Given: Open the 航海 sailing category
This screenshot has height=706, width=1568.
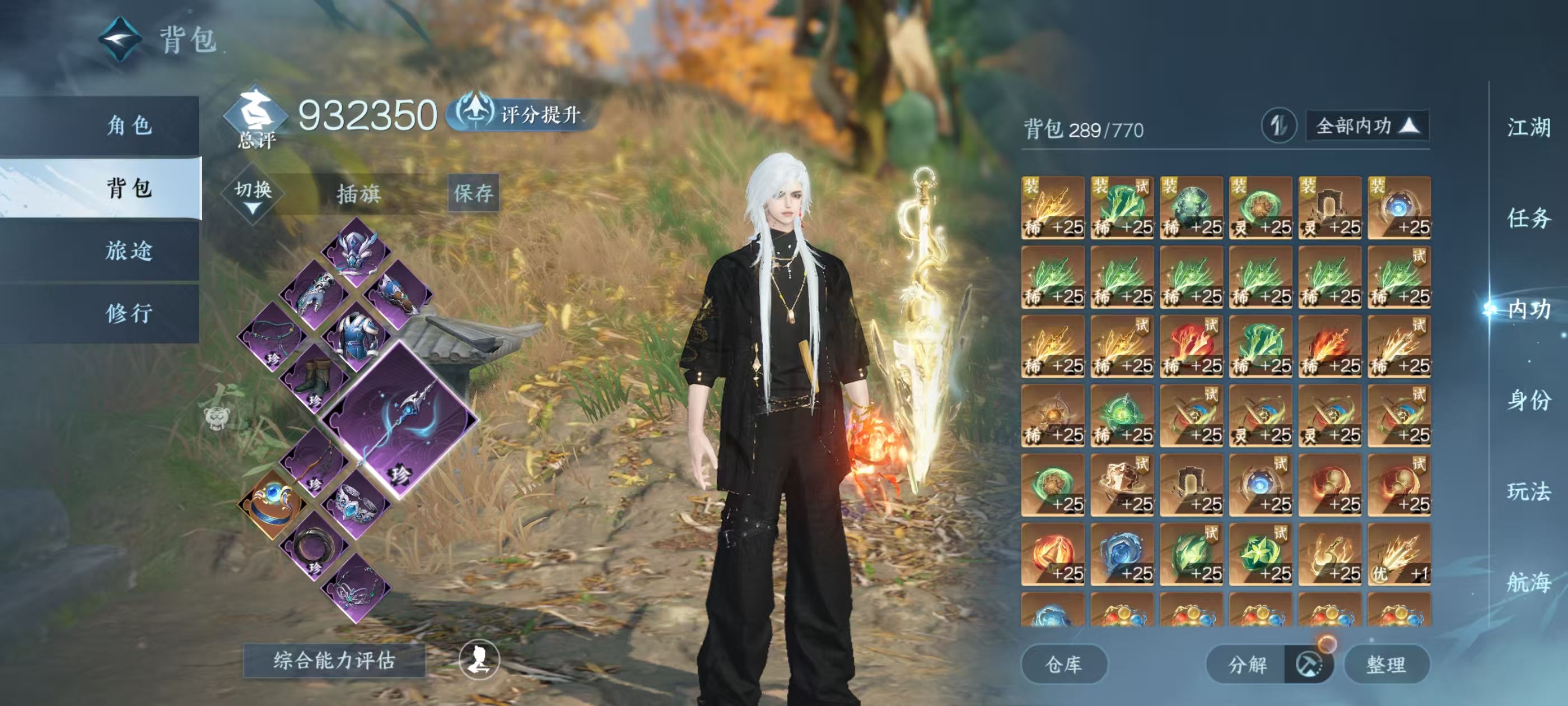Looking at the screenshot, I should click(x=1528, y=582).
